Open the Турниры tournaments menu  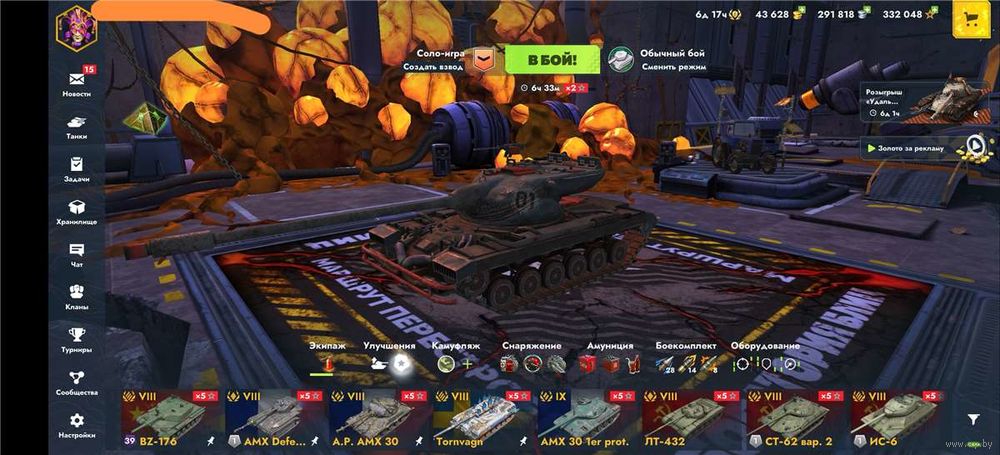[x=76, y=340]
